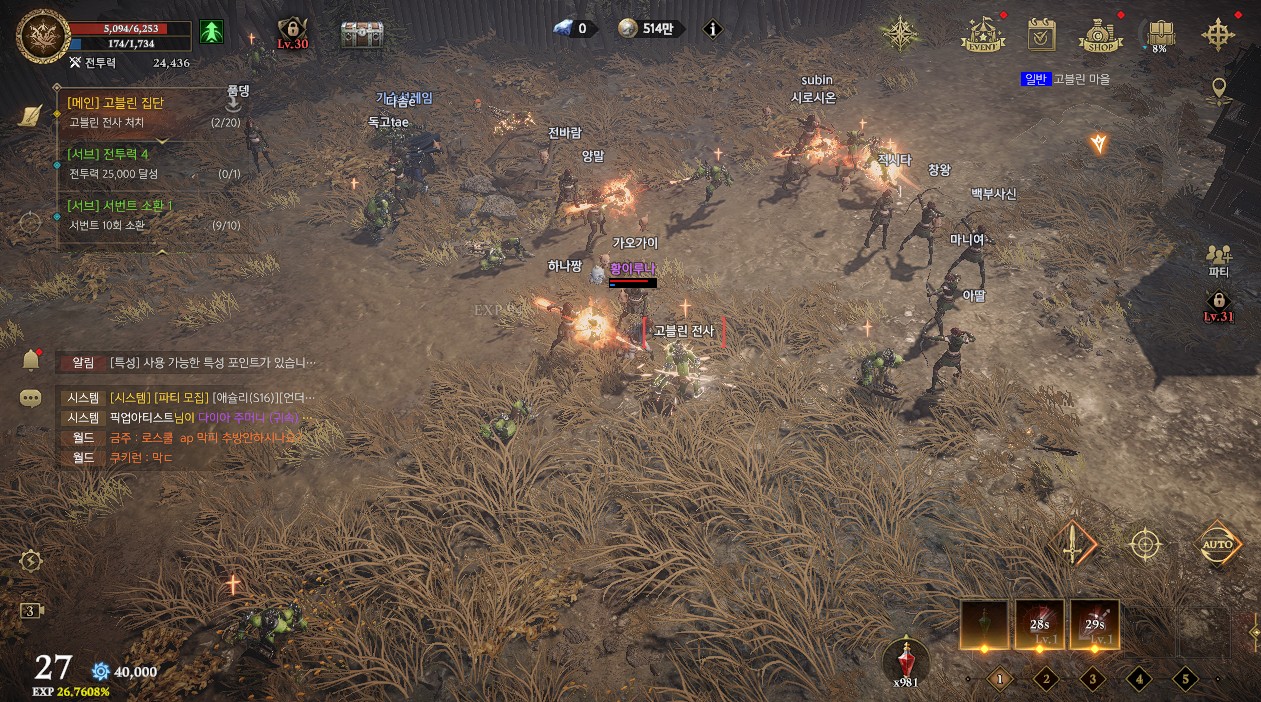Select the side quest 전투력 4
1261x702 pixels.
pos(108,154)
